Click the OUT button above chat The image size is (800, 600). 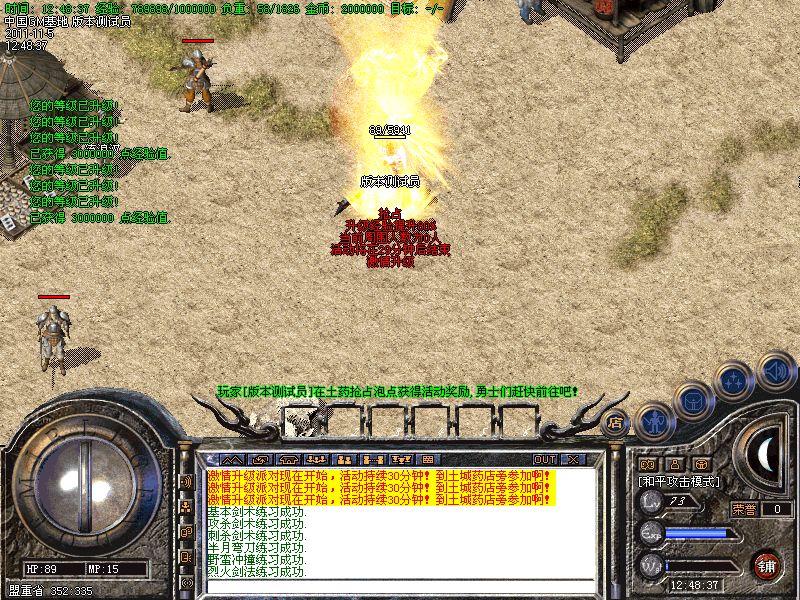(x=546, y=460)
